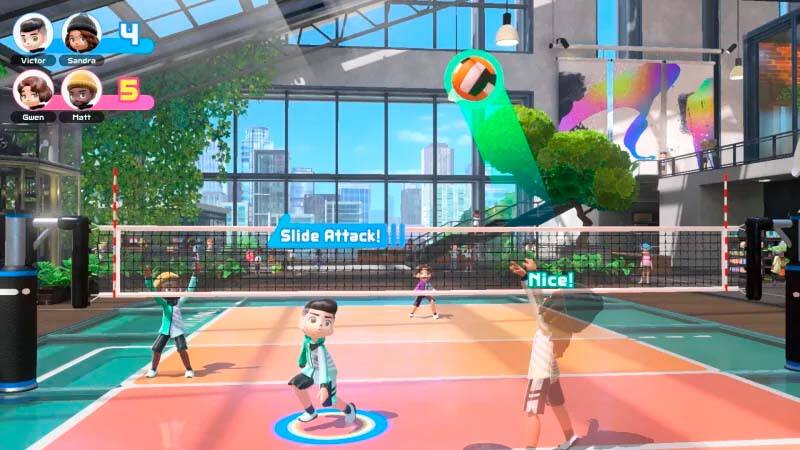
Task: Click Gwen's player portrait
Action: coord(33,90)
